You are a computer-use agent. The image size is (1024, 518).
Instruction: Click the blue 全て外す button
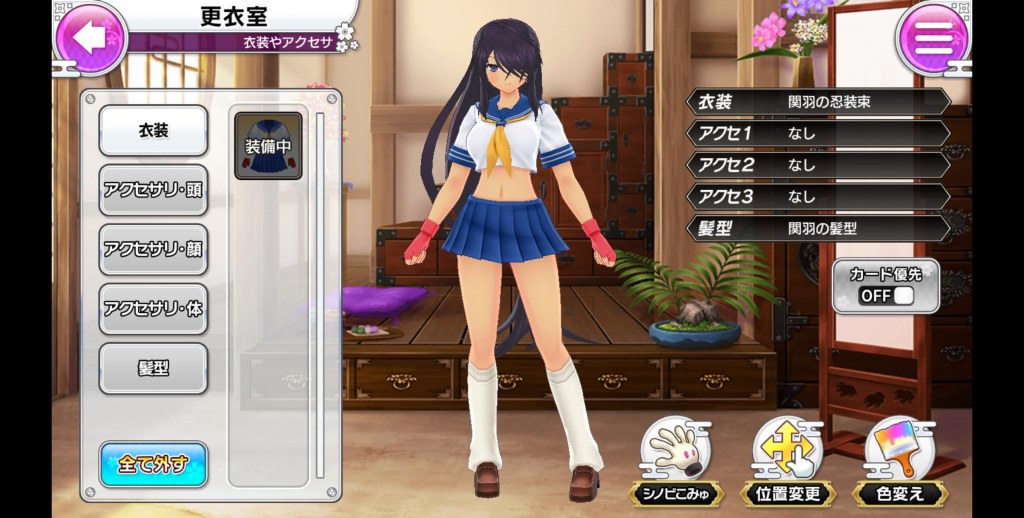pos(153,464)
